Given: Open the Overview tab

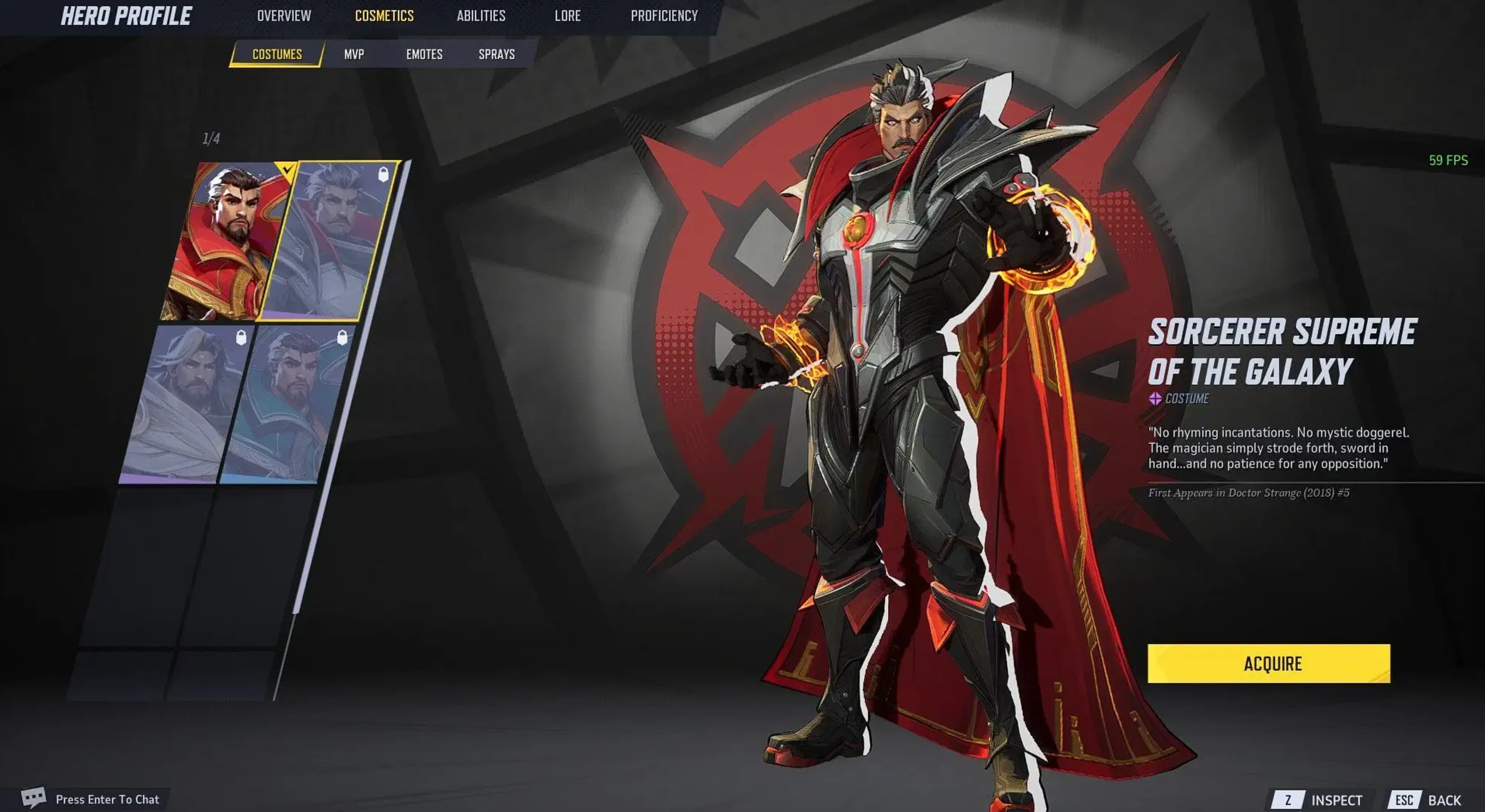Looking at the screenshot, I should (x=284, y=16).
